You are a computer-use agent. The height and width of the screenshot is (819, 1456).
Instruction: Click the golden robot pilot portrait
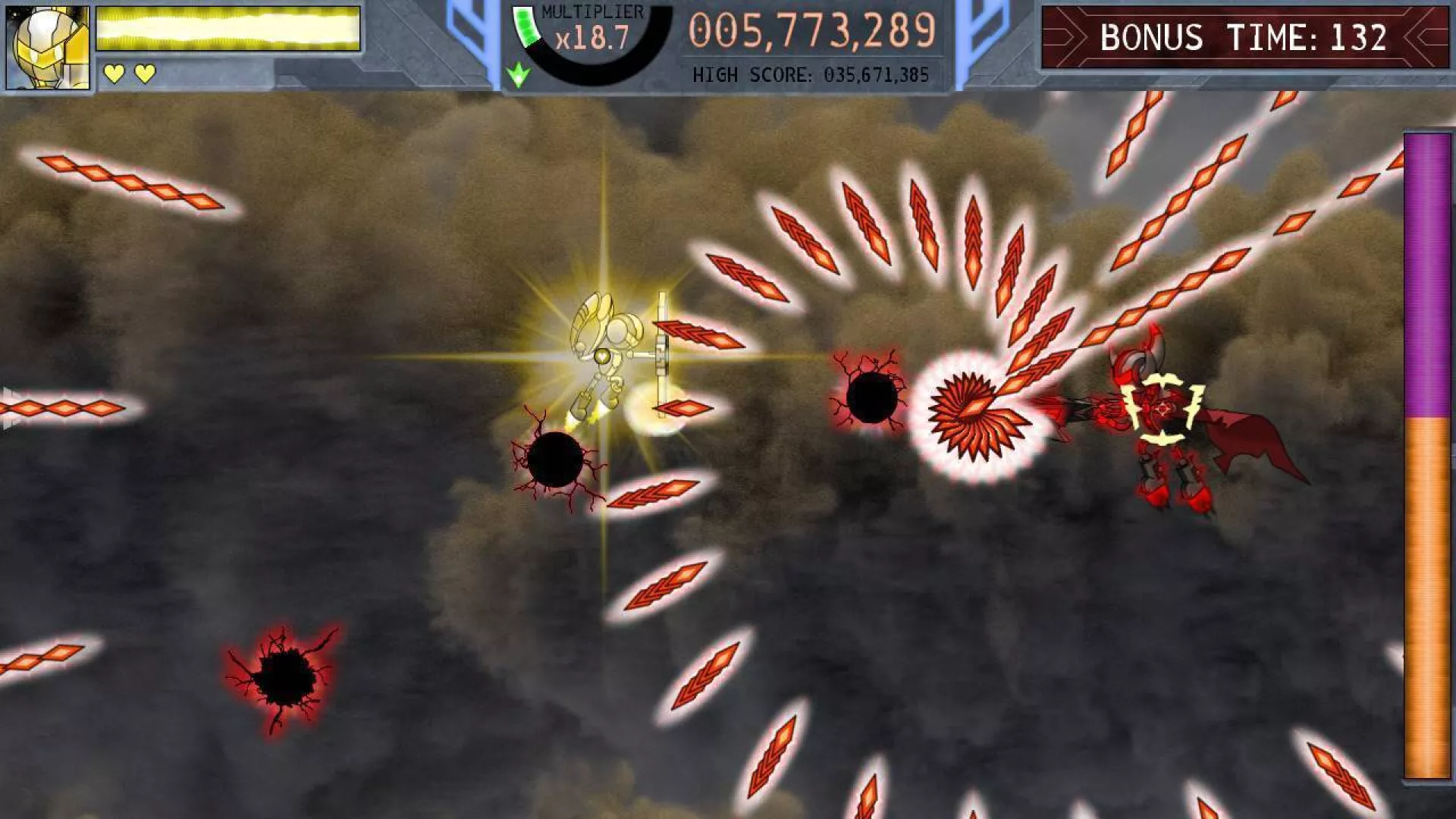(x=47, y=47)
